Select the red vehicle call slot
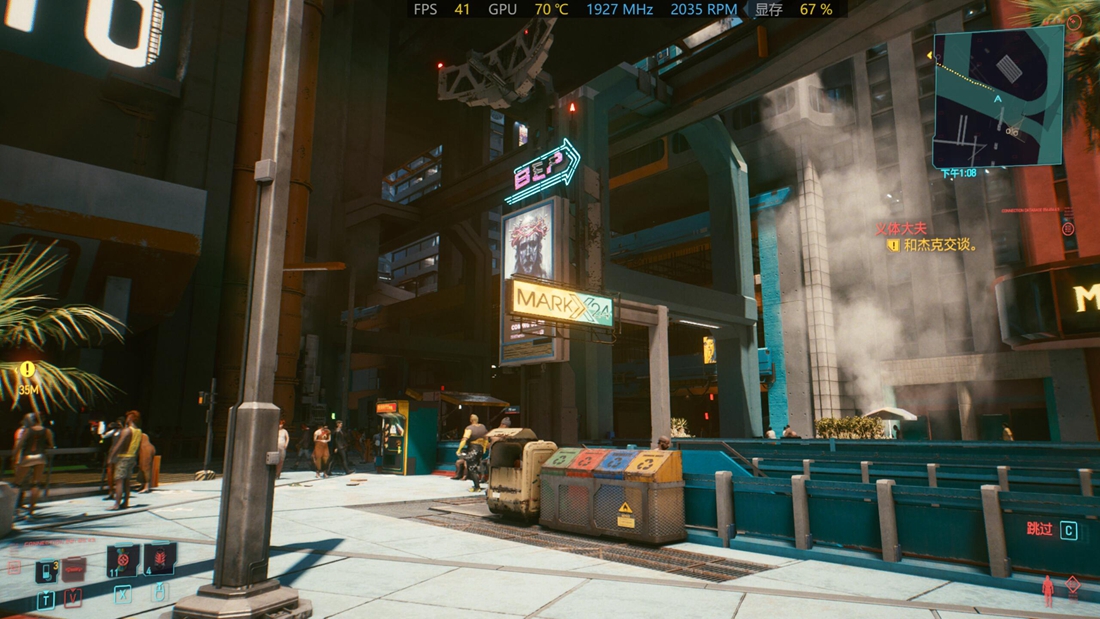Screen dimensions: 1100x619 pyautogui.click(x=73, y=568)
